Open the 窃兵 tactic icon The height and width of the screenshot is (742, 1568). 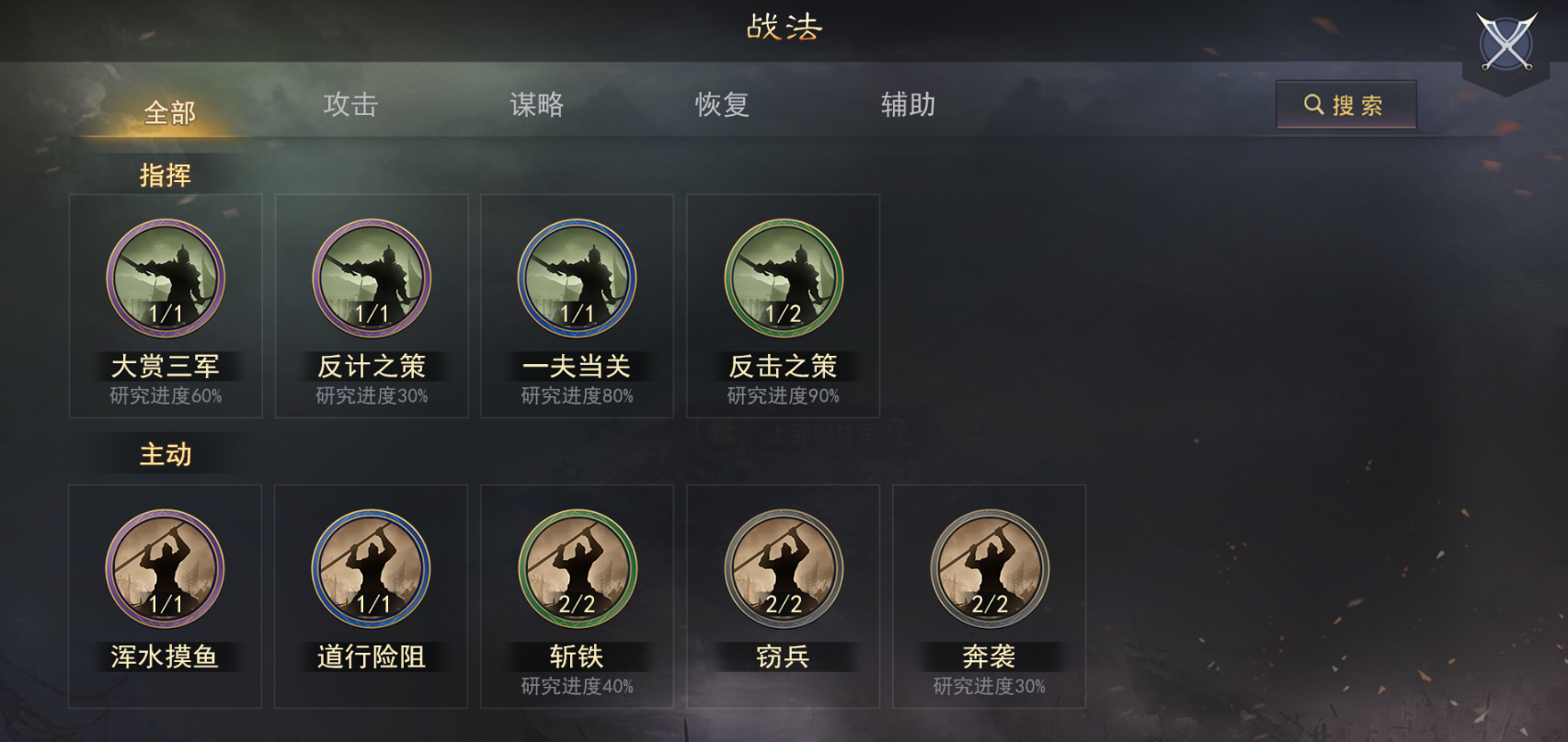pos(783,570)
